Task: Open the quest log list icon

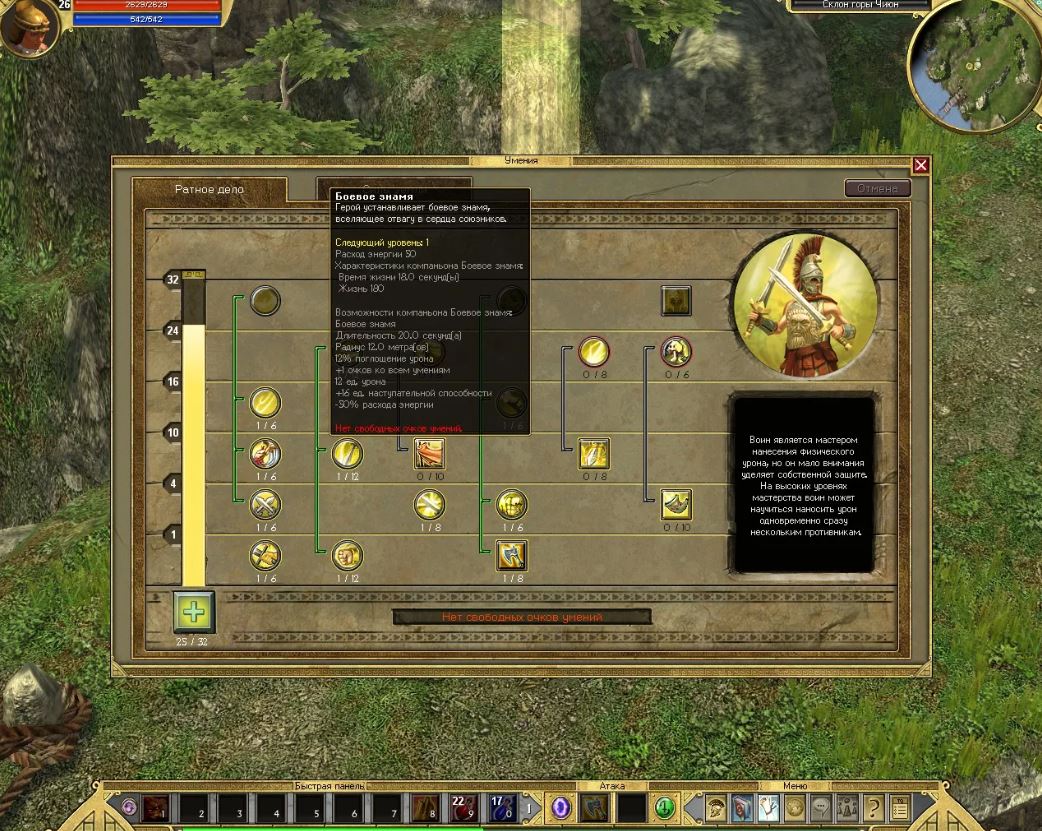Action: click(899, 806)
